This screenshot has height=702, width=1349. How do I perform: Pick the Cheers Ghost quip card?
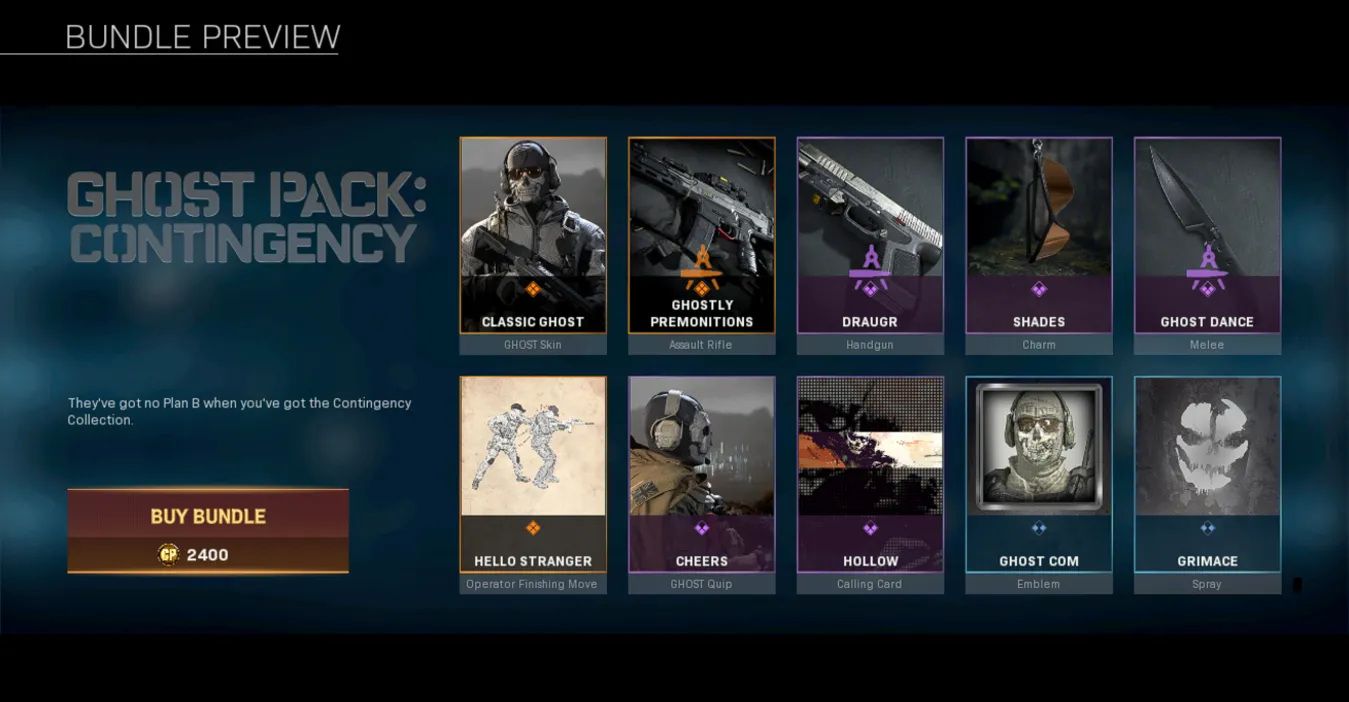pyautogui.click(x=701, y=475)
